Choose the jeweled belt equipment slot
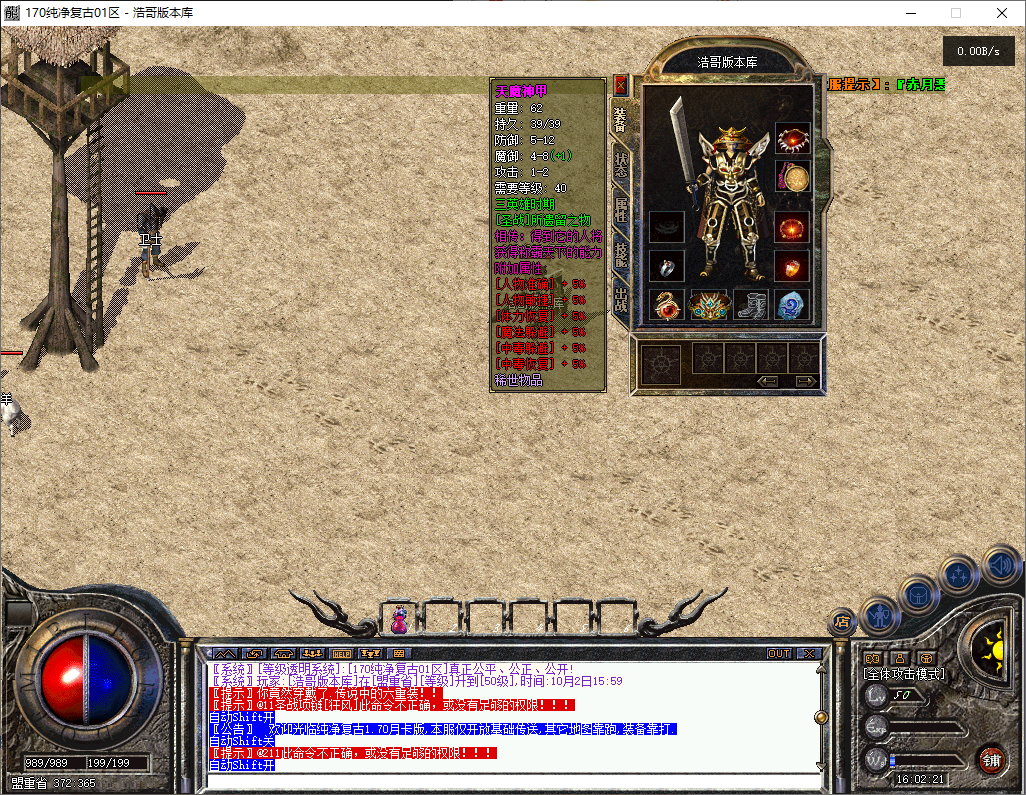The height and width of the screenshot is (795, 1026). click(709, 305)
